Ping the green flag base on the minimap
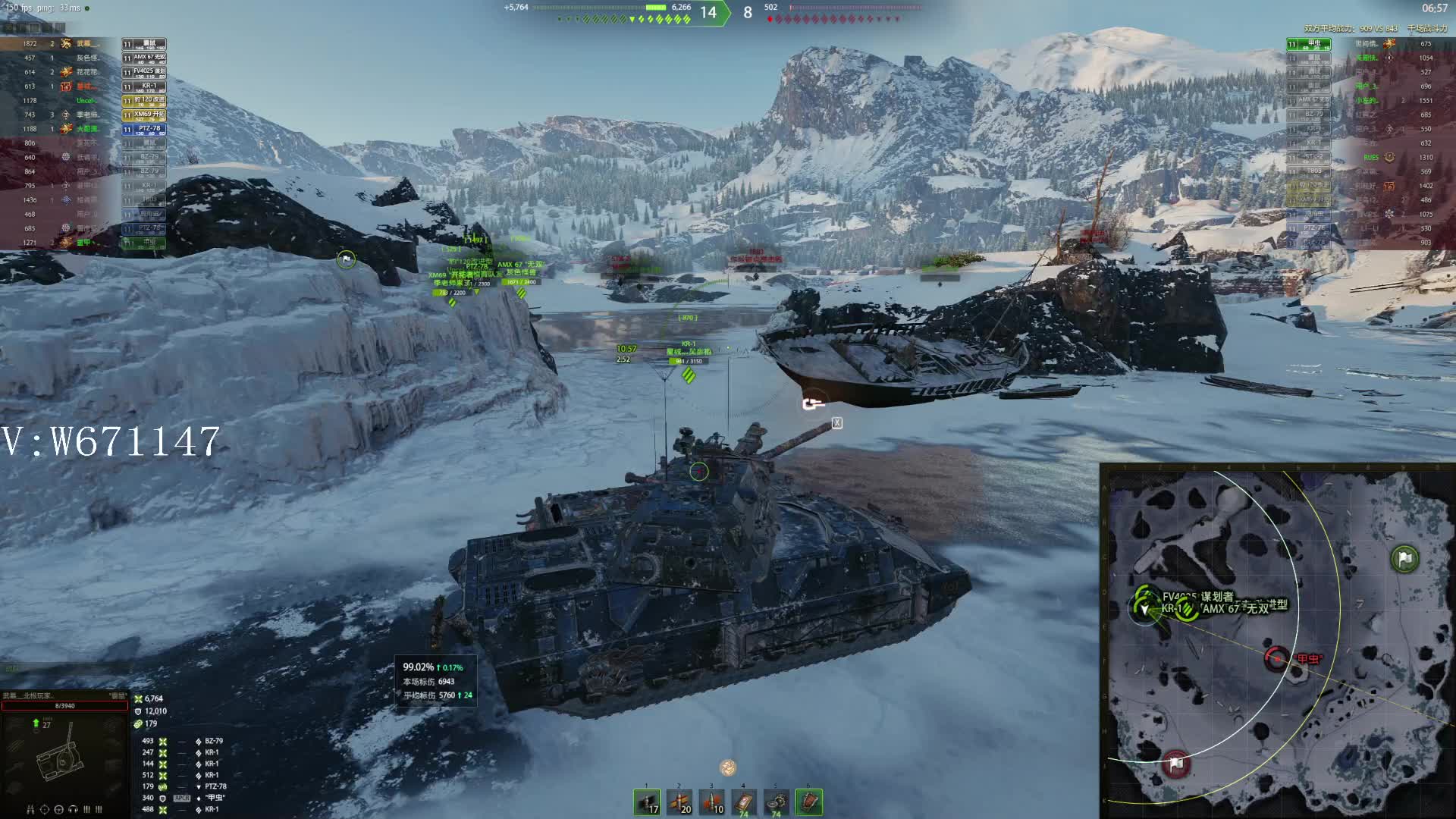 [x=1404, y=560]
